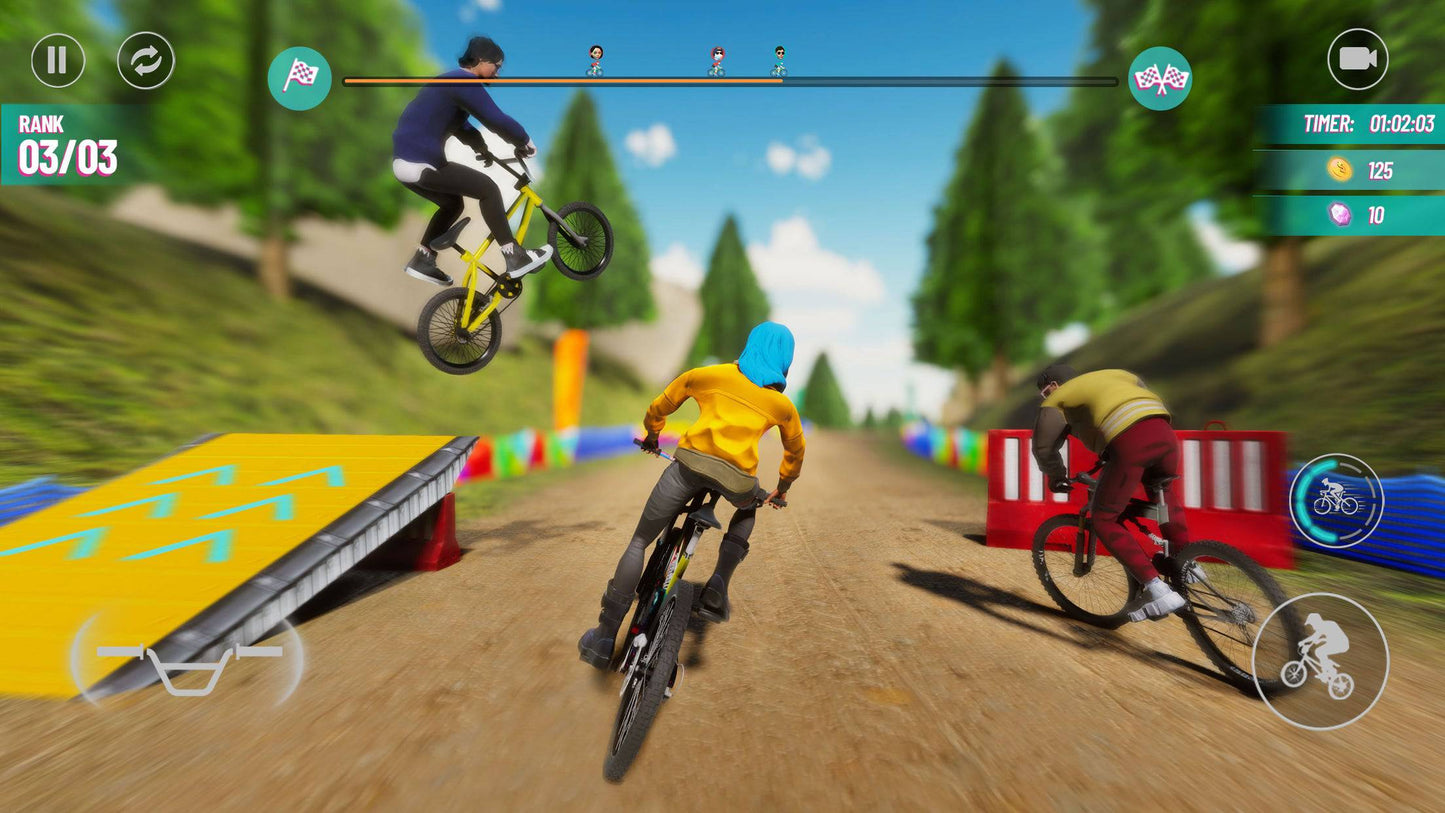Activate the speed boost cyclist button
Screen dimensions: 1445x813
(x=1336, y=500)
